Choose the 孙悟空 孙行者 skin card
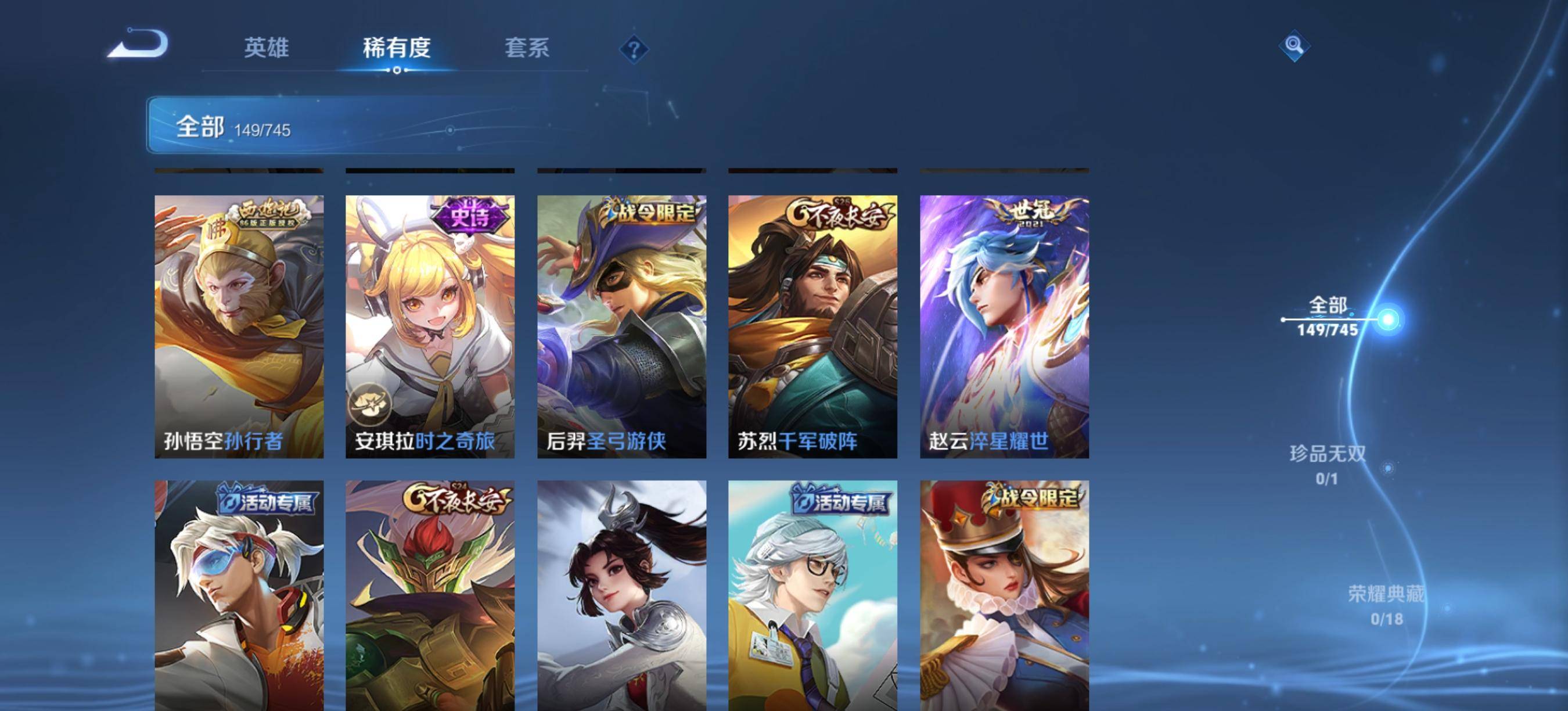This screenshot has height=711, width=1568. [239, 326]
